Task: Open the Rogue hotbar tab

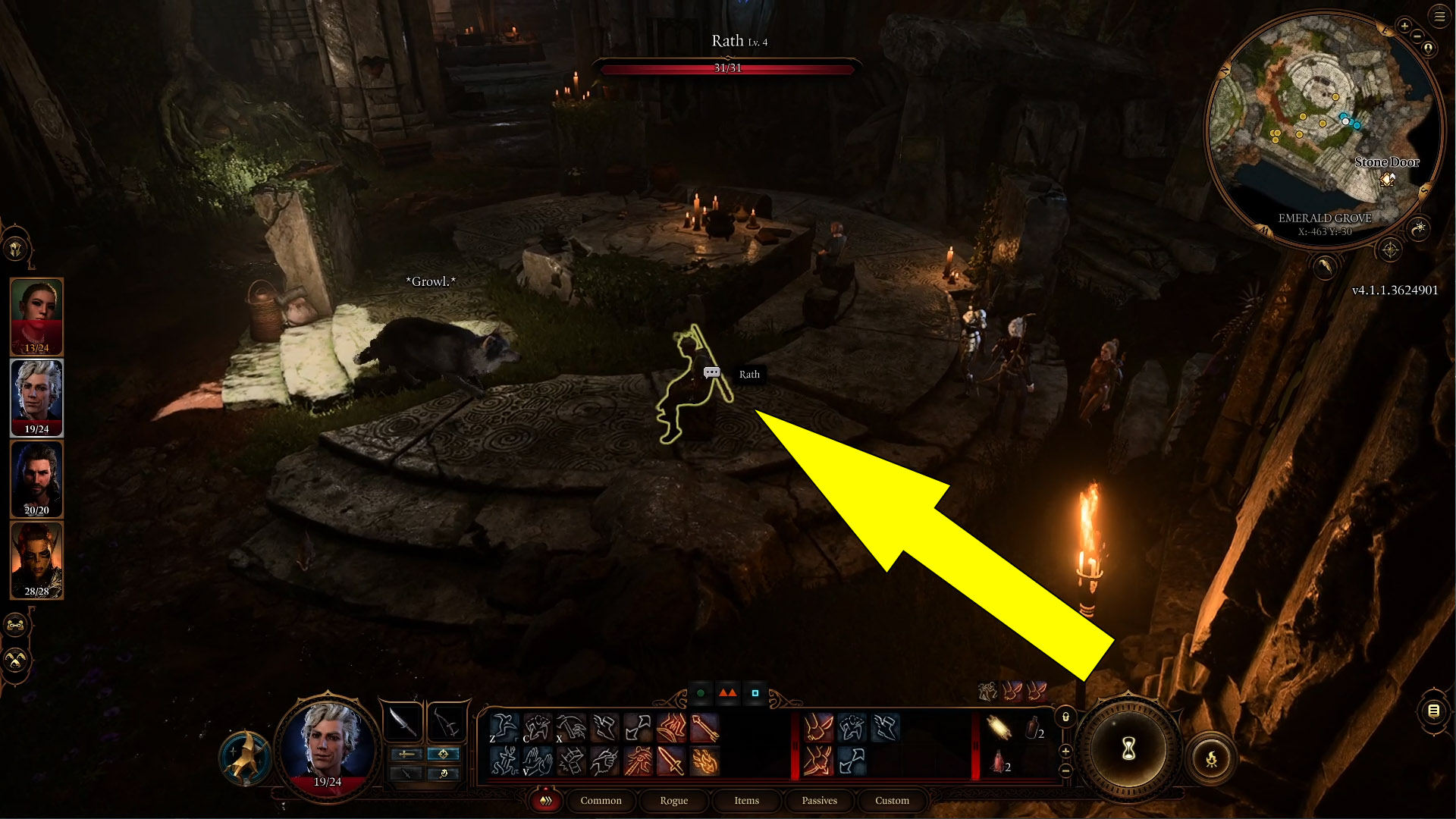Action: [673, 801]
